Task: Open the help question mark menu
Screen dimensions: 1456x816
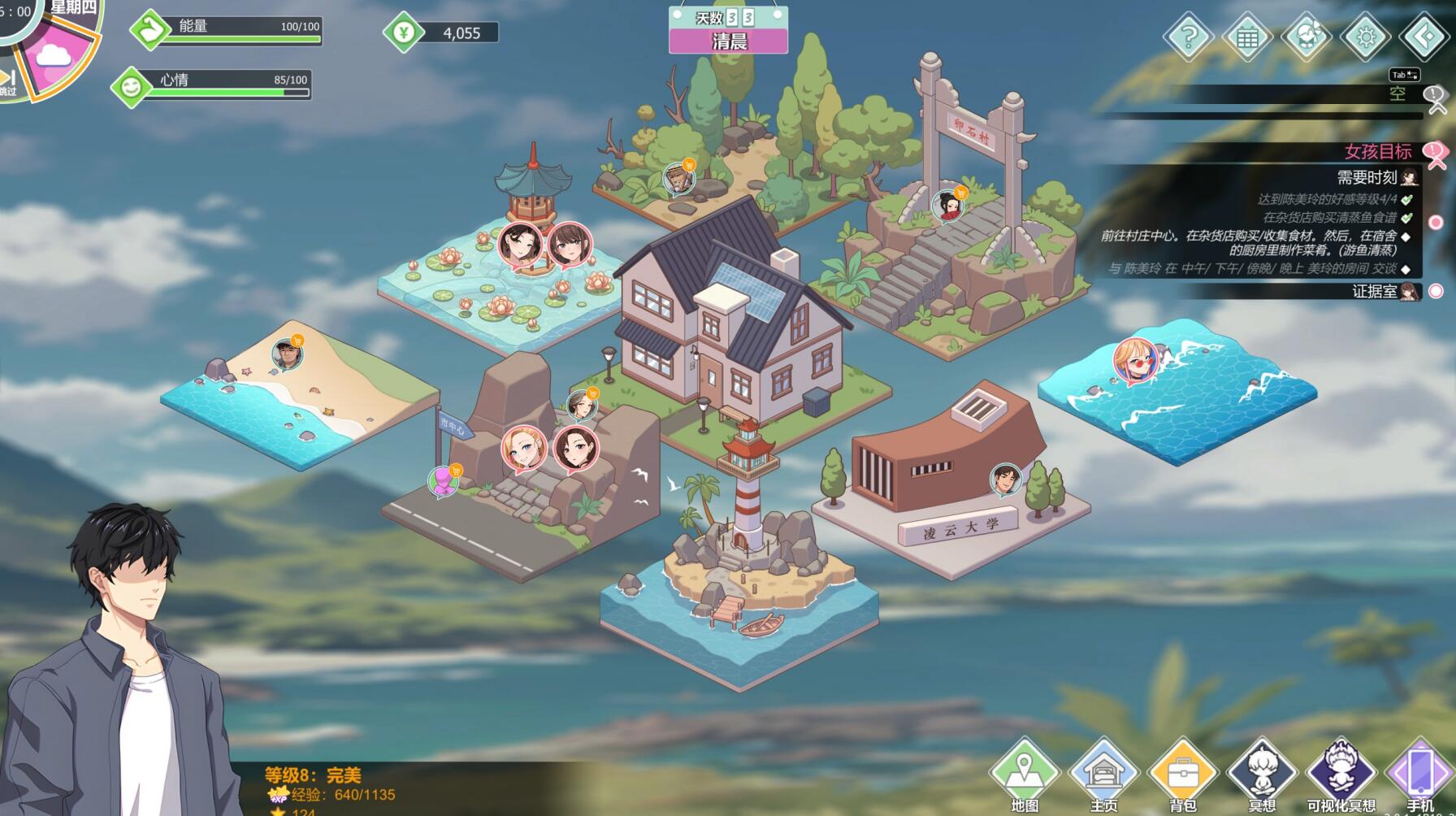Action: [1188, 37]
